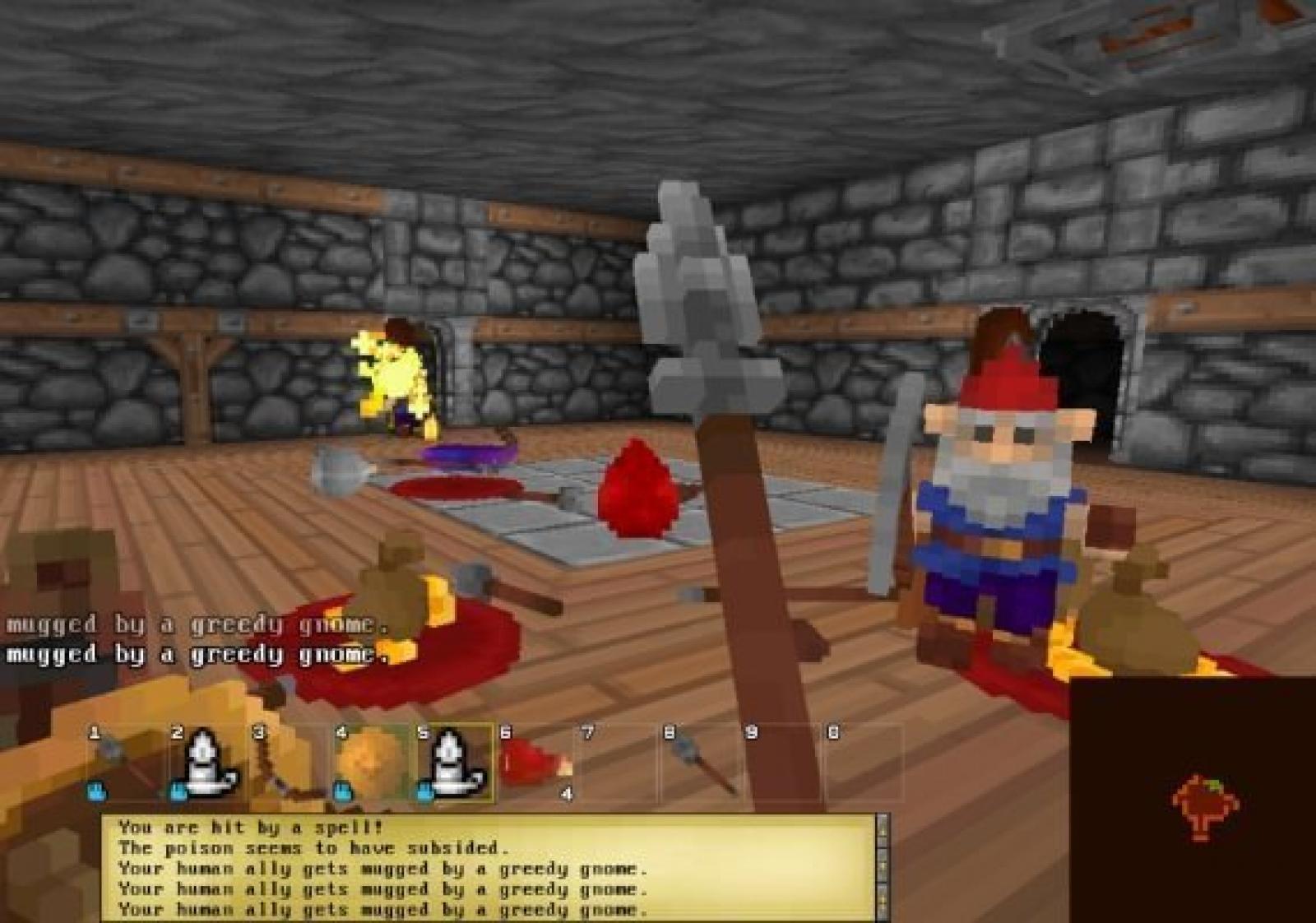Select the weapon in hotbar slot 1
Viewport: 1316px width, 923px height.
123,763
